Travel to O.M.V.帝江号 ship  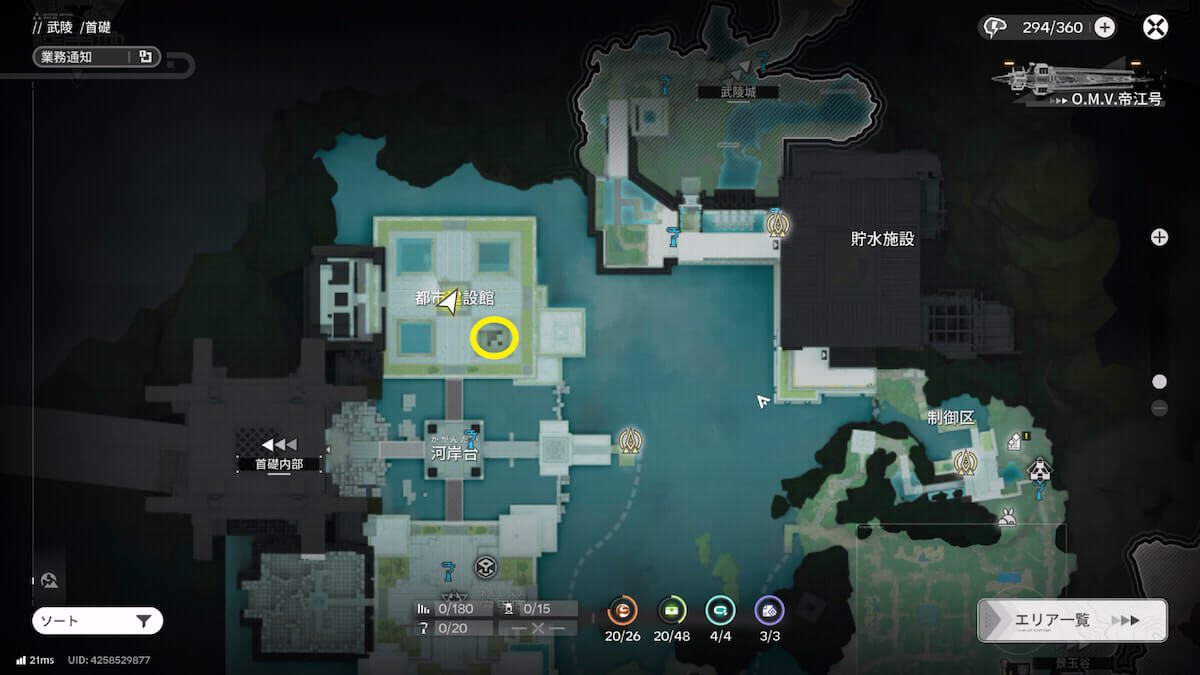[1078, 80]
